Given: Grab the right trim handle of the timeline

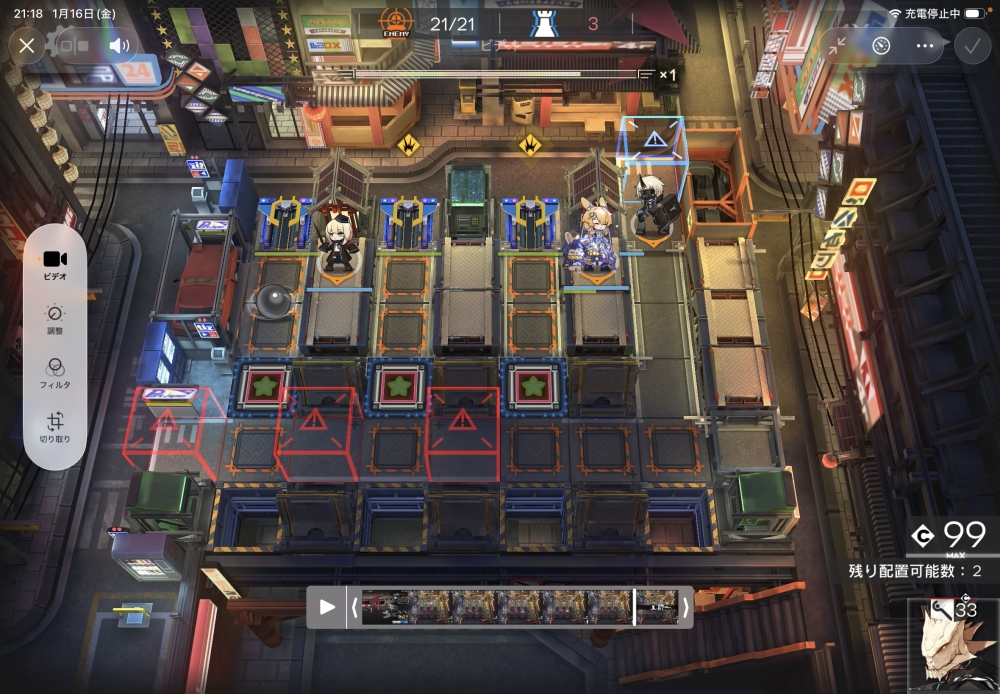Looking at the screenshot, I should pos(686,606).
